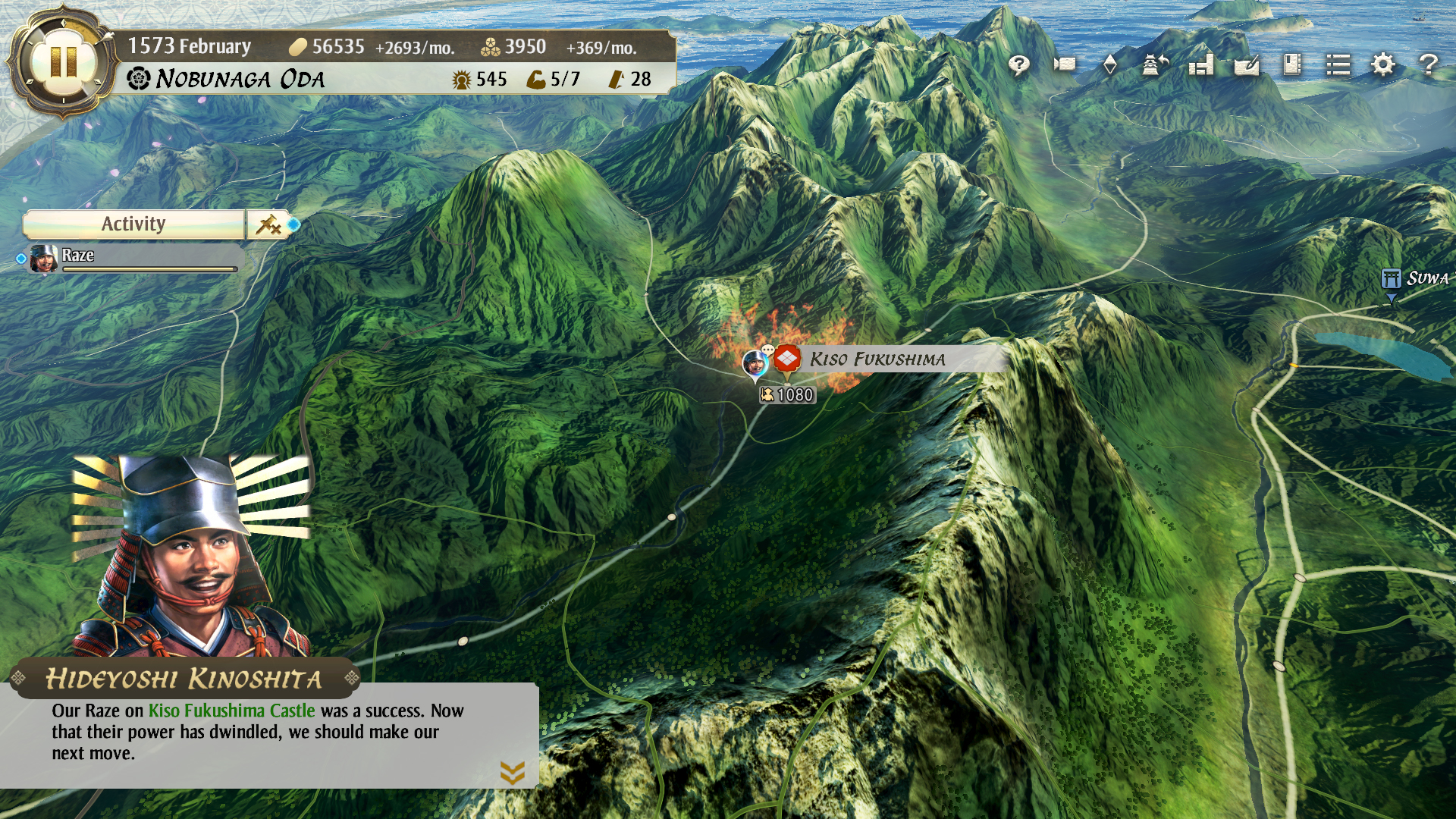Viewport: 1456px width, 819px height.
Task: Open the speech bubble question icon
Action: click(1019, 65)
